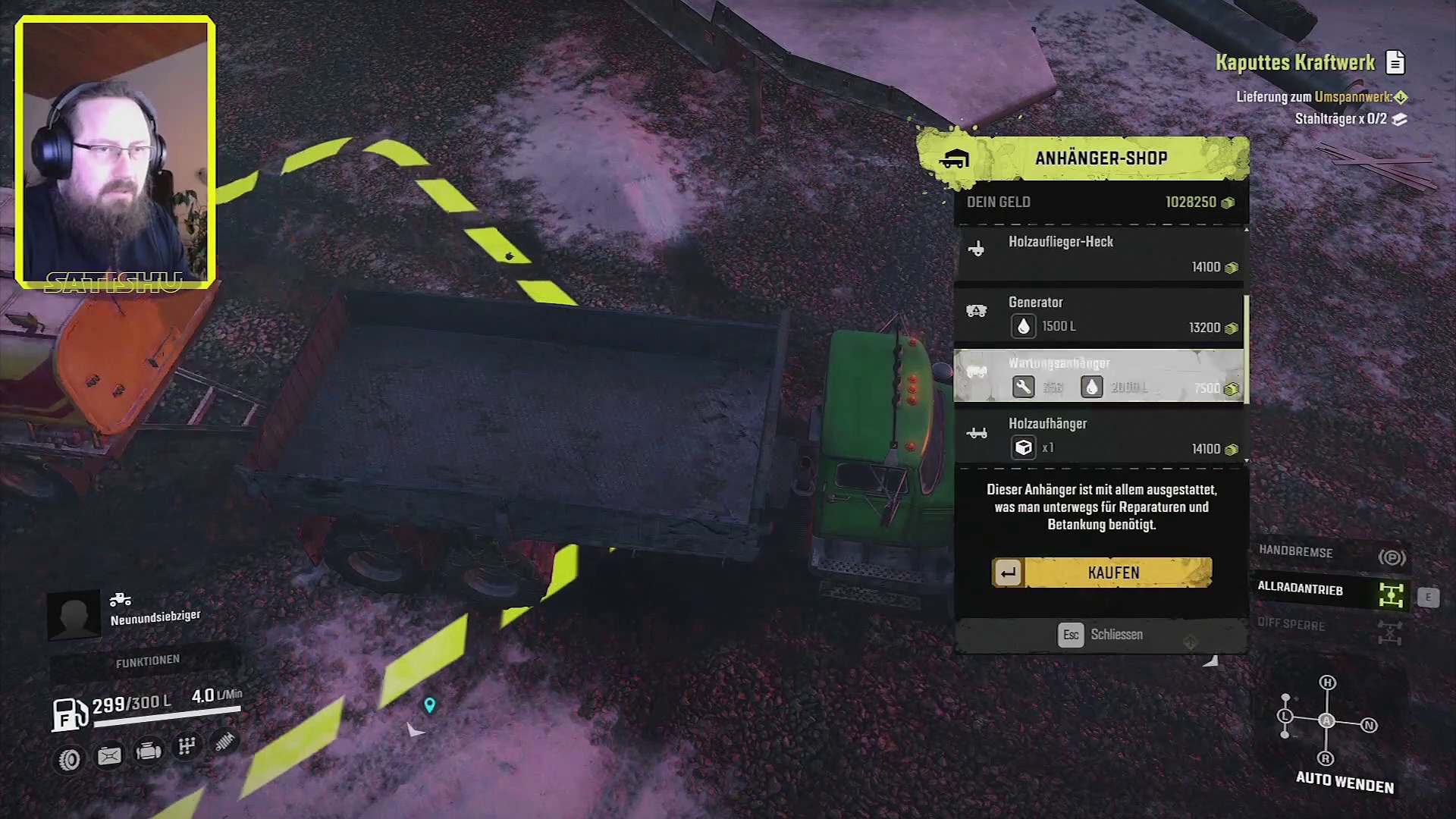Click the streamer webcam overlay
The width and height of the screenshot is (1456, 819).
point(115,152)
